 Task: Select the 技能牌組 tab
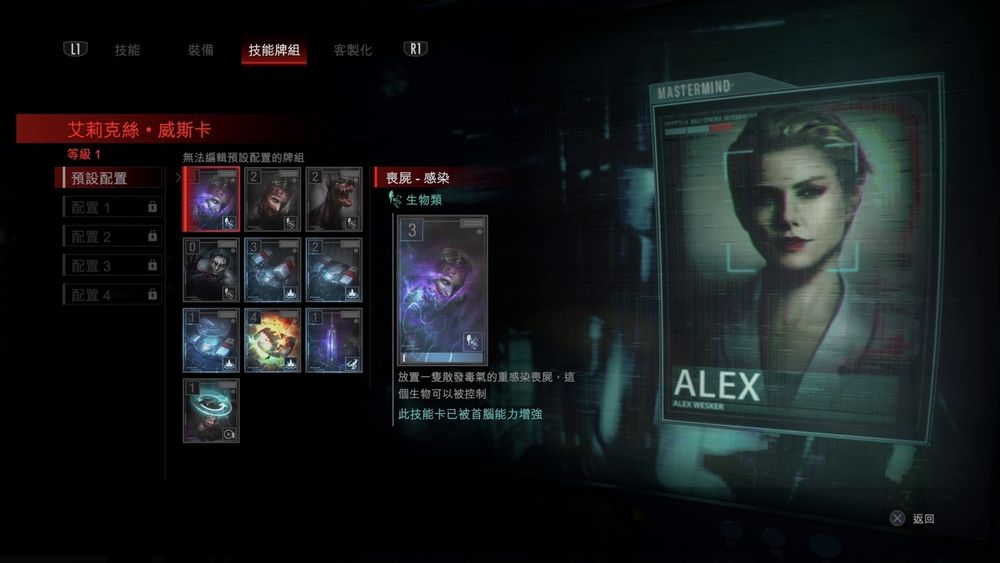click(274, 50)
